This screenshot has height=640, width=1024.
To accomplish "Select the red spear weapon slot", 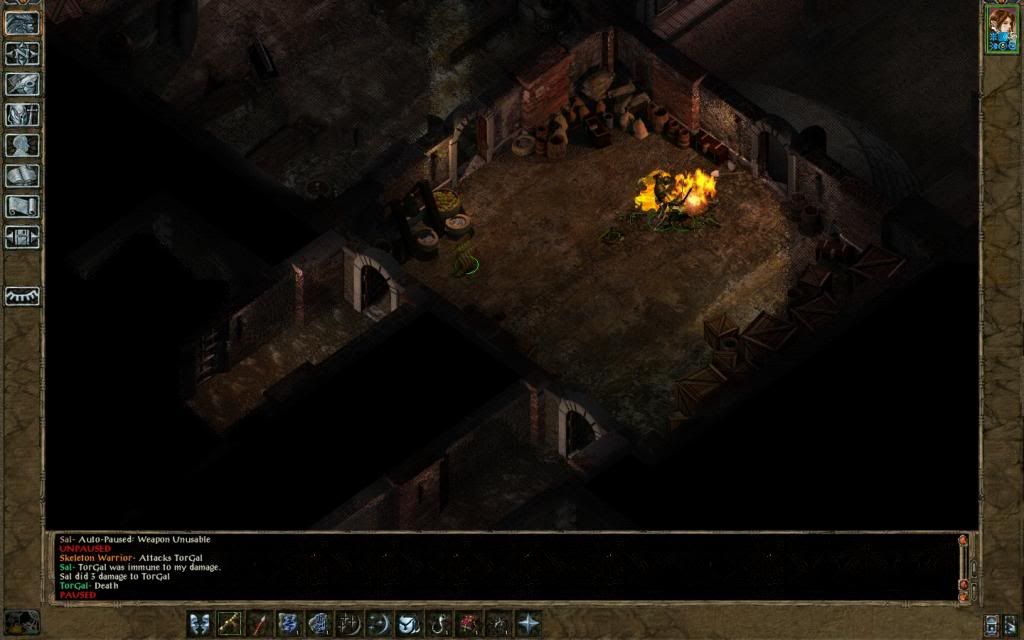I will click(260, 622).
